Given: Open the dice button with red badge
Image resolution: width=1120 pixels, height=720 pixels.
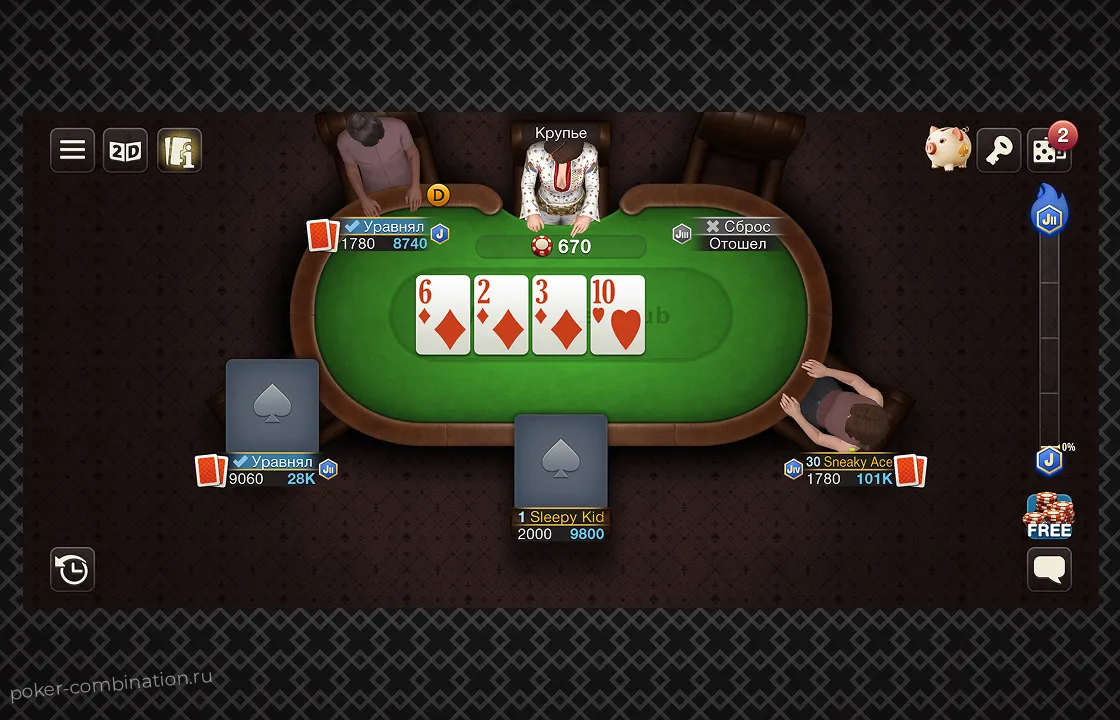Looking at the screenshot, I should 1048,150.
